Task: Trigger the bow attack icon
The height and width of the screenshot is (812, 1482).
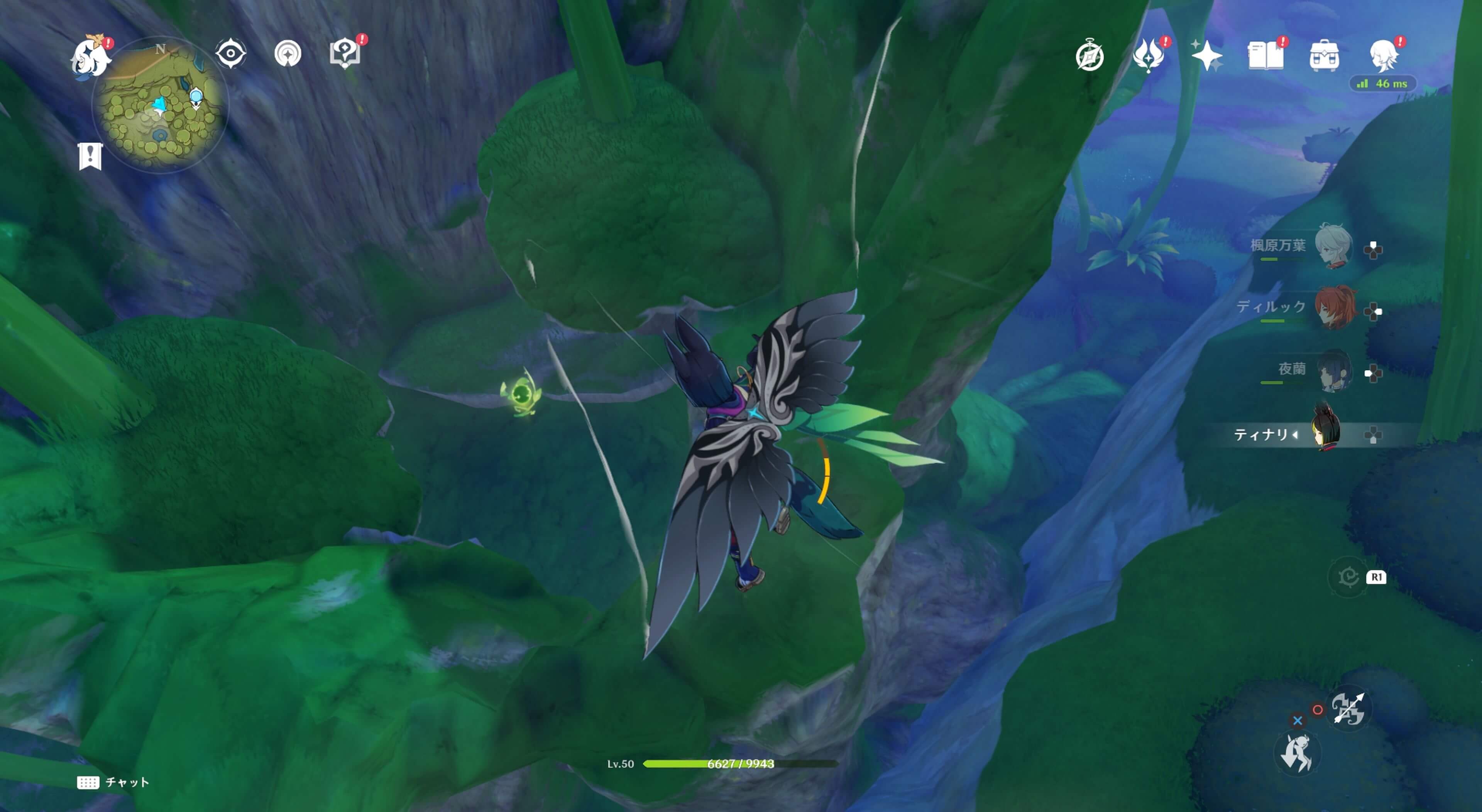Action: 1348,708
